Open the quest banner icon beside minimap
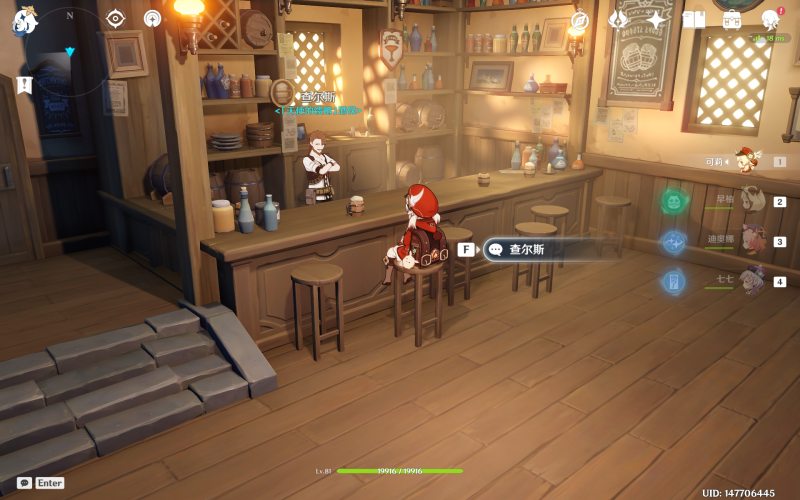800x500 pixels. pyautogui.click(x=24, y=85)
